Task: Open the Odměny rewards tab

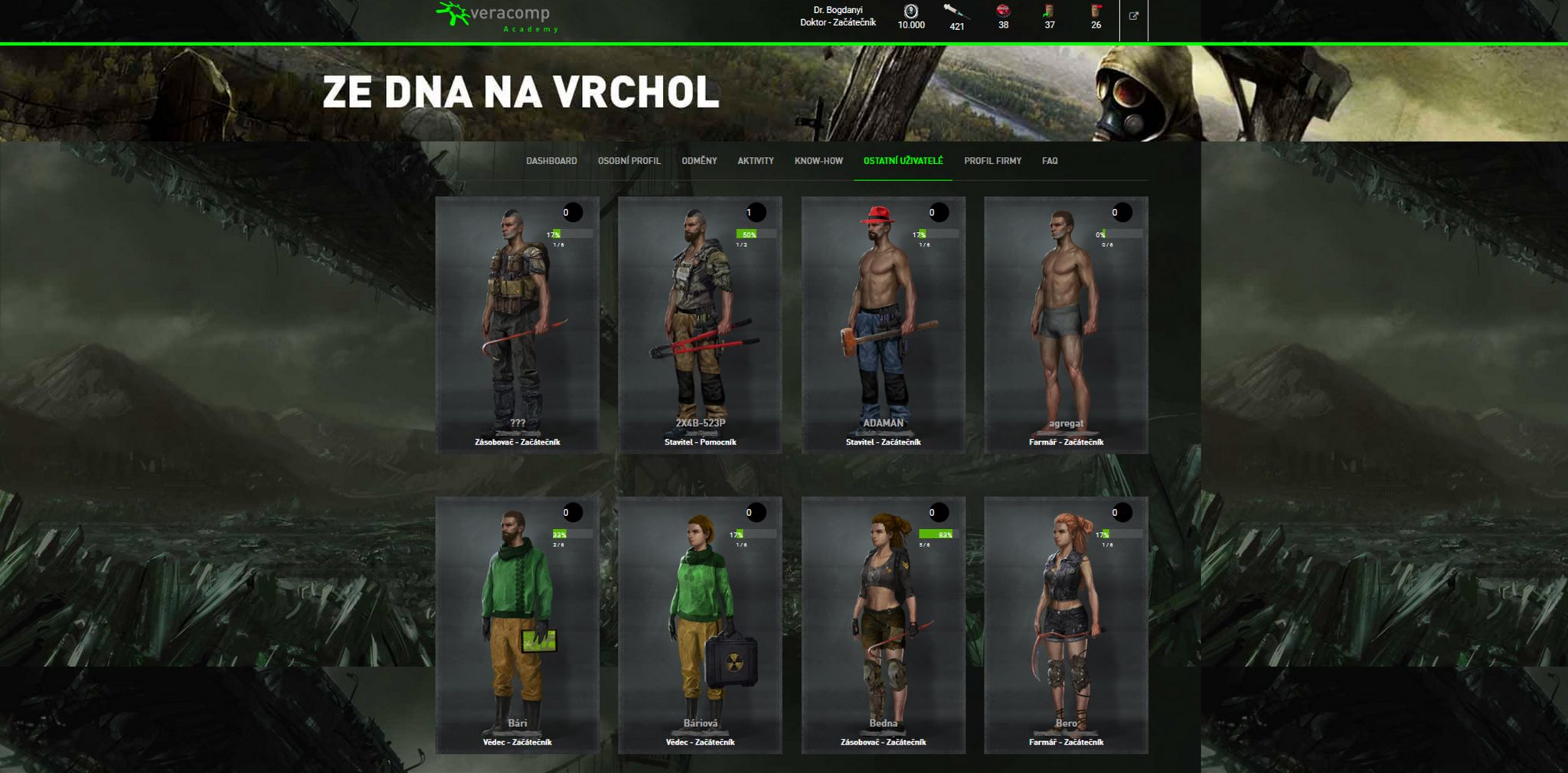Action: click(x=699, y=161)
